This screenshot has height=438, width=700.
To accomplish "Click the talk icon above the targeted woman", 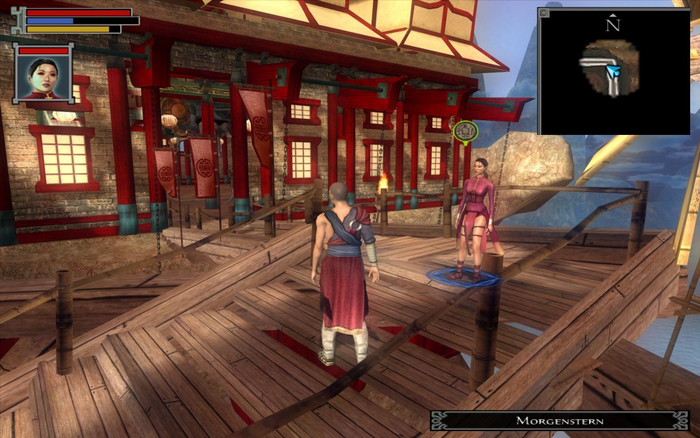I will pos(463,130).
